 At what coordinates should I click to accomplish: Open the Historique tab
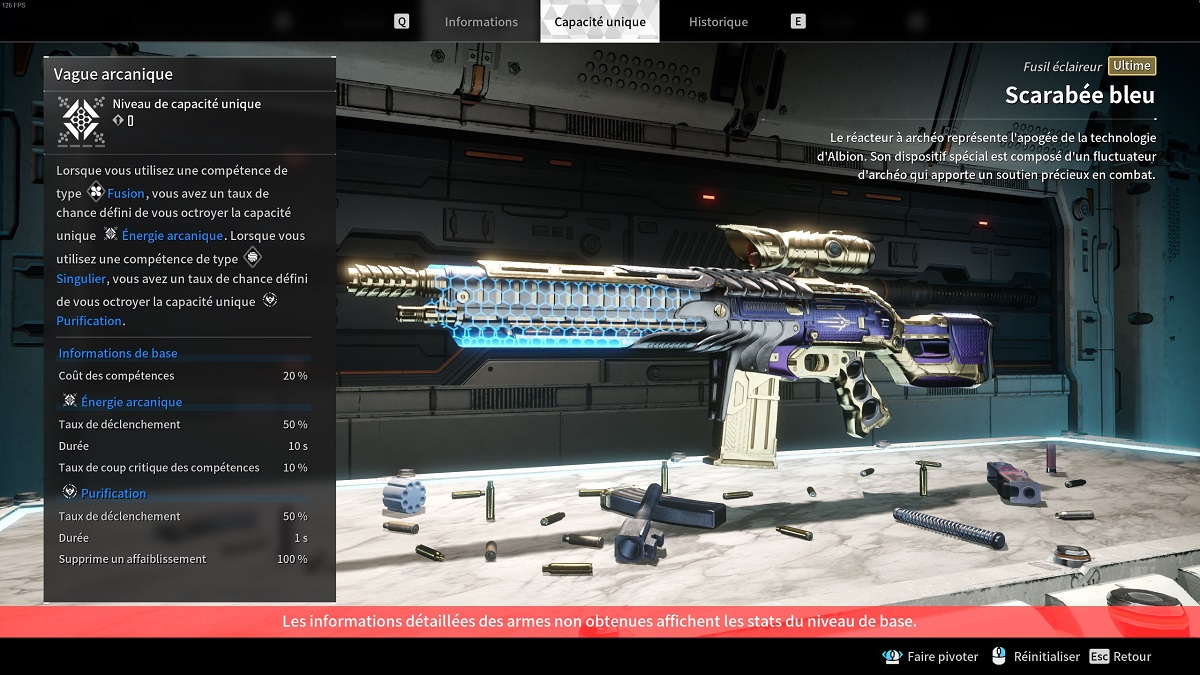(718, 22)
